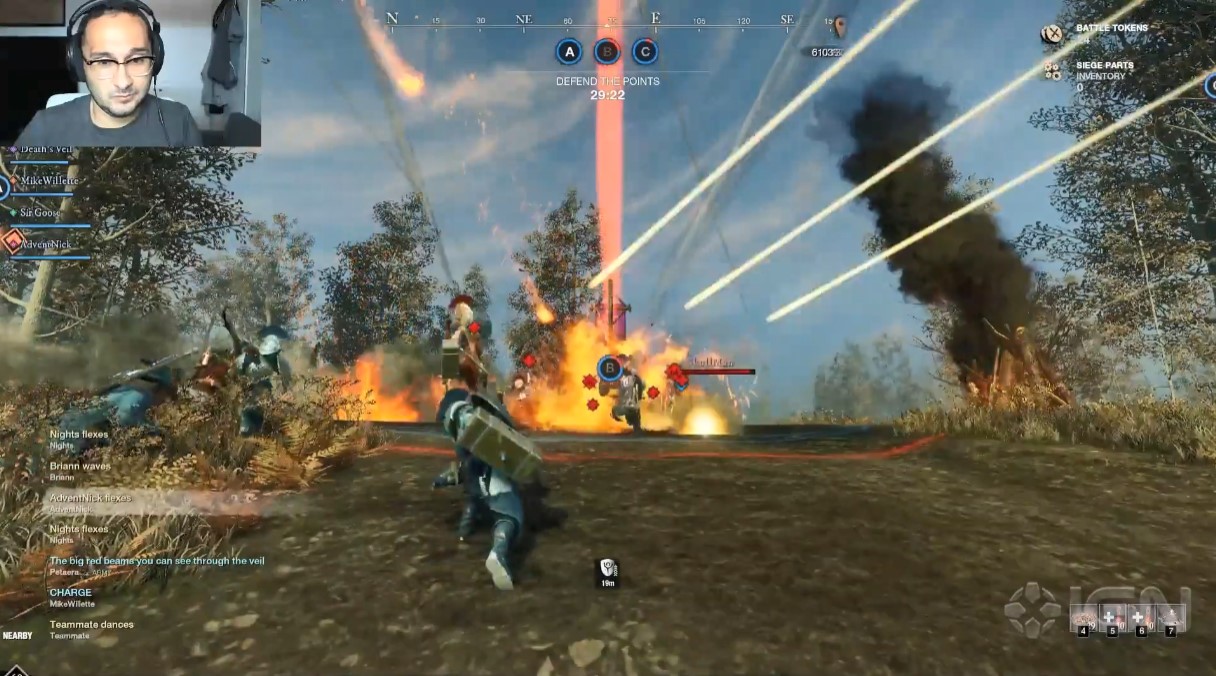The width and height of the screenshot is (1216, 676).
Task: Use the item in hotbar slot 7
Action: point(1171,619)
